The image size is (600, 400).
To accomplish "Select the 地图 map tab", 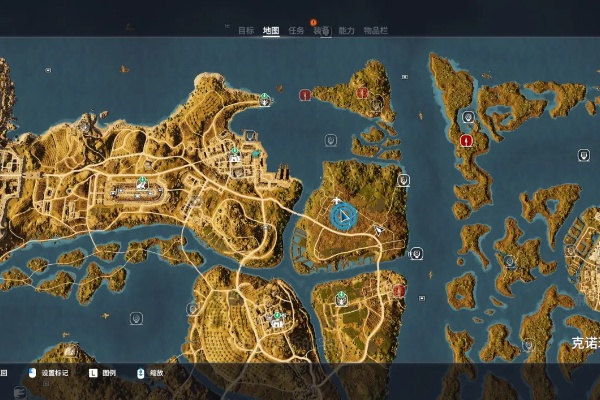I will pos(271,31).
